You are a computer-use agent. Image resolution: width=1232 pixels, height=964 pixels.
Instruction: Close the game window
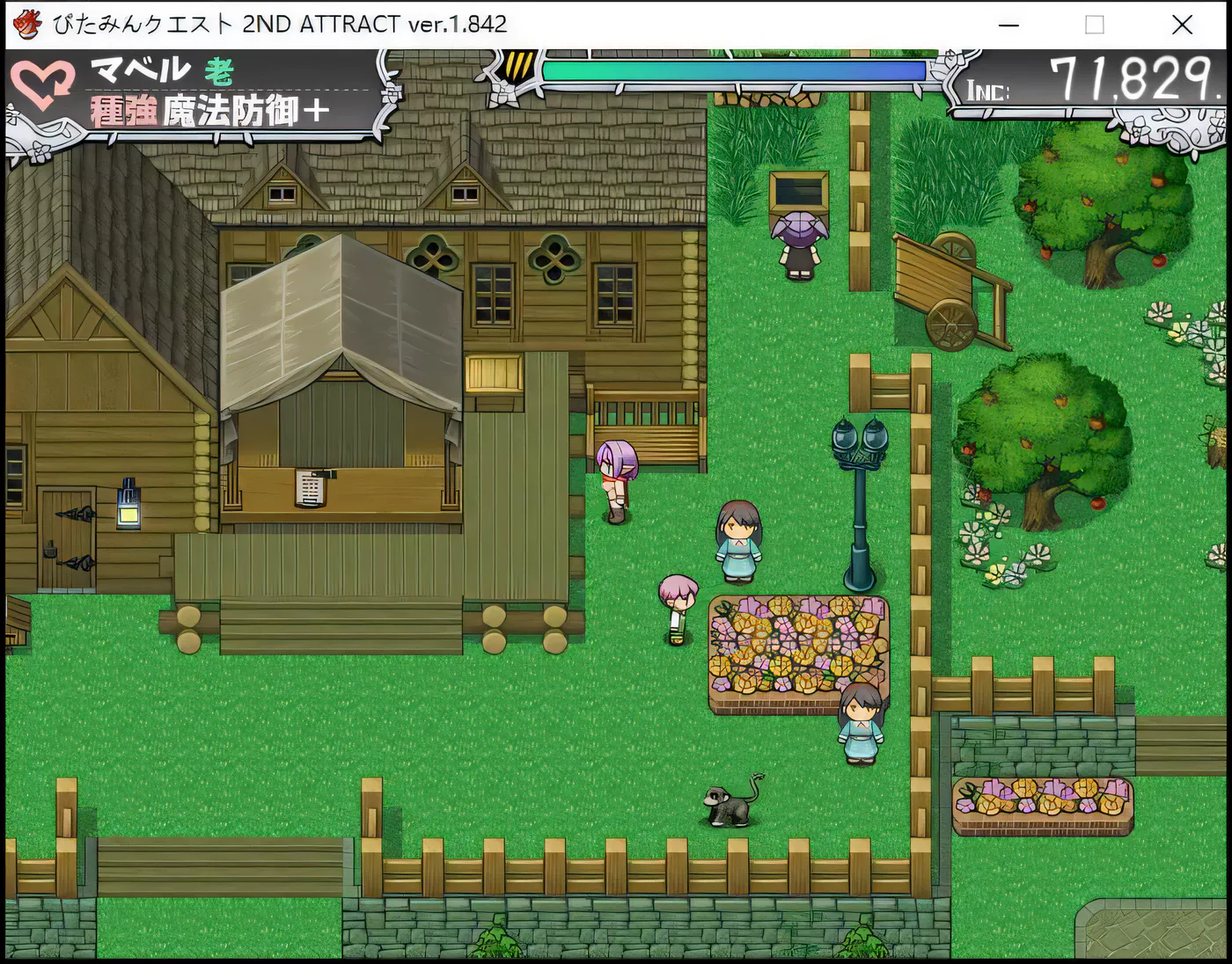[x=1182, y=25]
